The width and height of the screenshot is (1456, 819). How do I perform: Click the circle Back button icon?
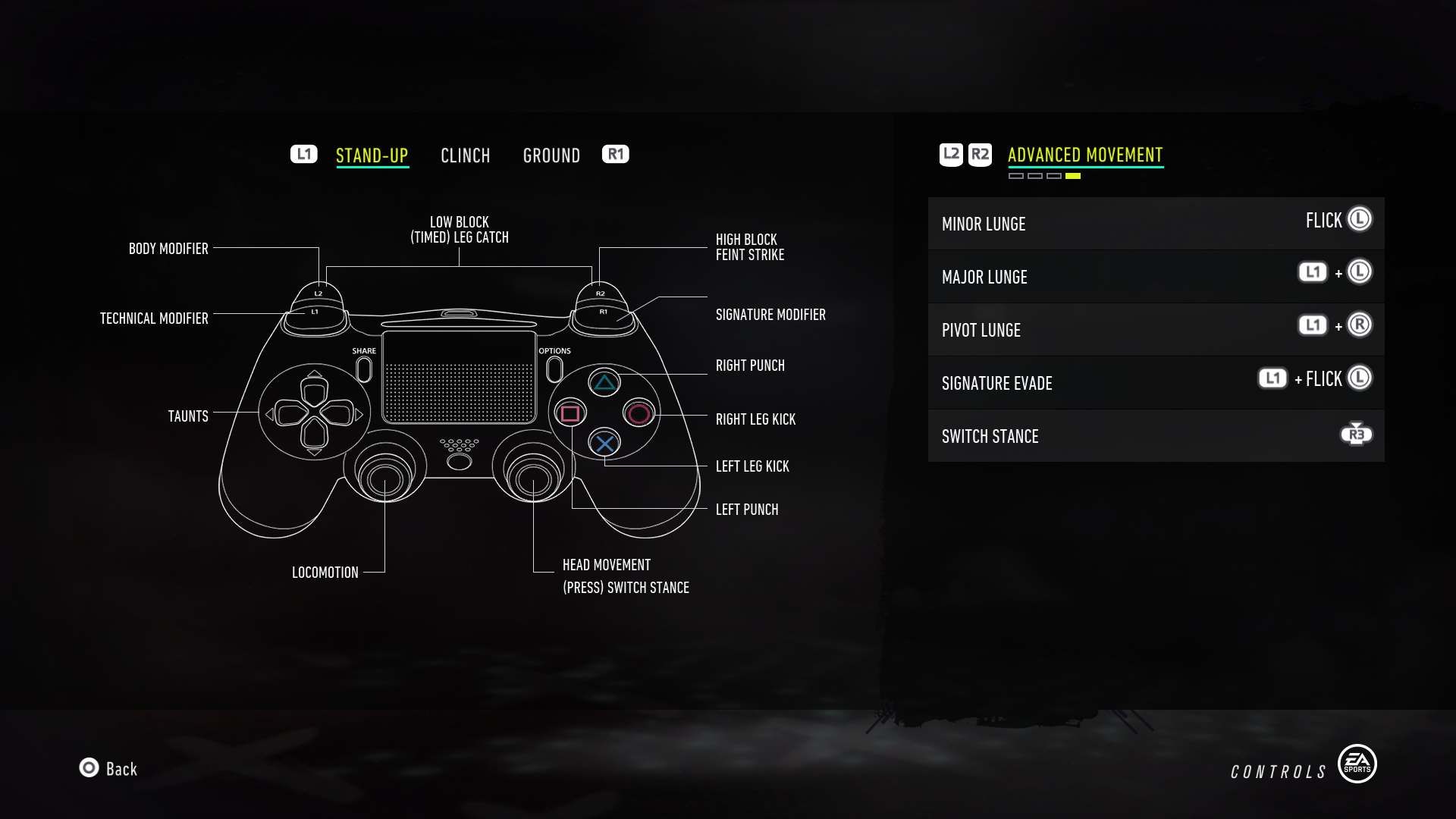click(x=89, y=769)
